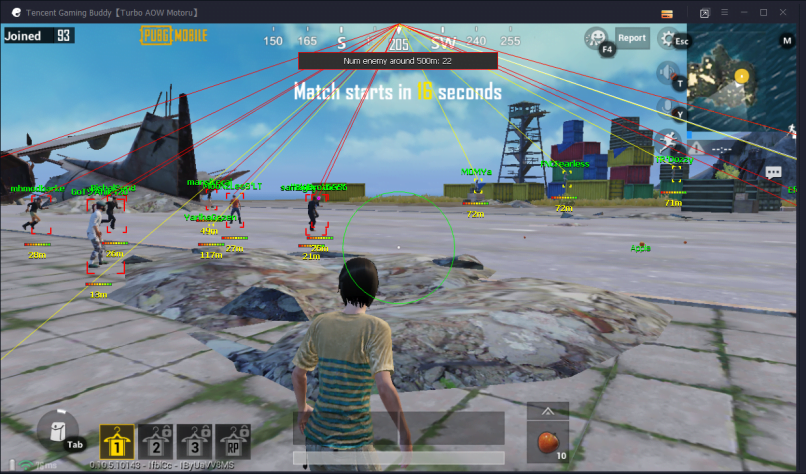806x474 pixels.
Task: Toggle the speaker audio icon
Action: pyautogui.click(x=668, y=73)
